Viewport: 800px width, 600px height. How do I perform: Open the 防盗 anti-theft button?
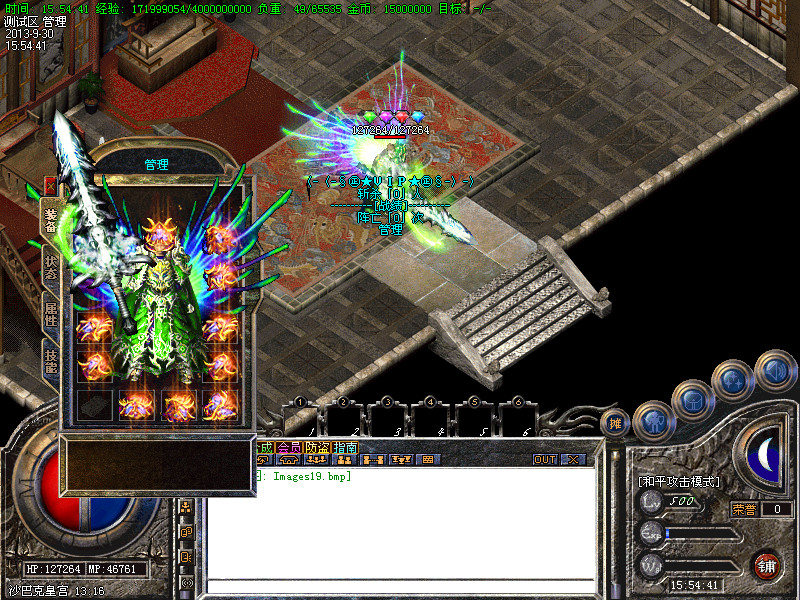(318, 448)
